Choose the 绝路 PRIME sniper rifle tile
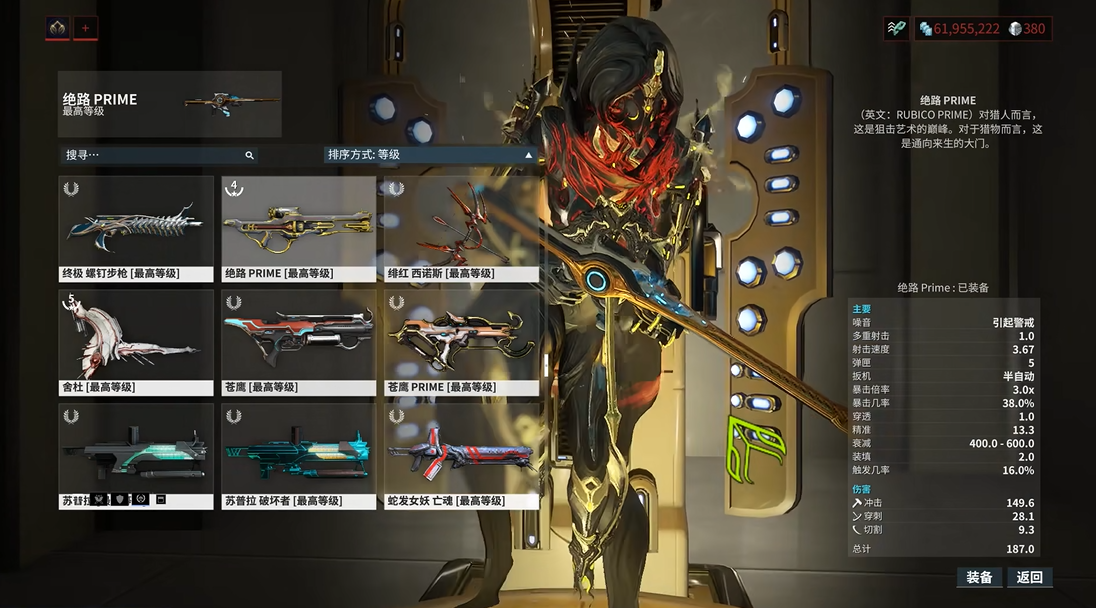This screenshot has width=1096, height=608. [299, 230]
